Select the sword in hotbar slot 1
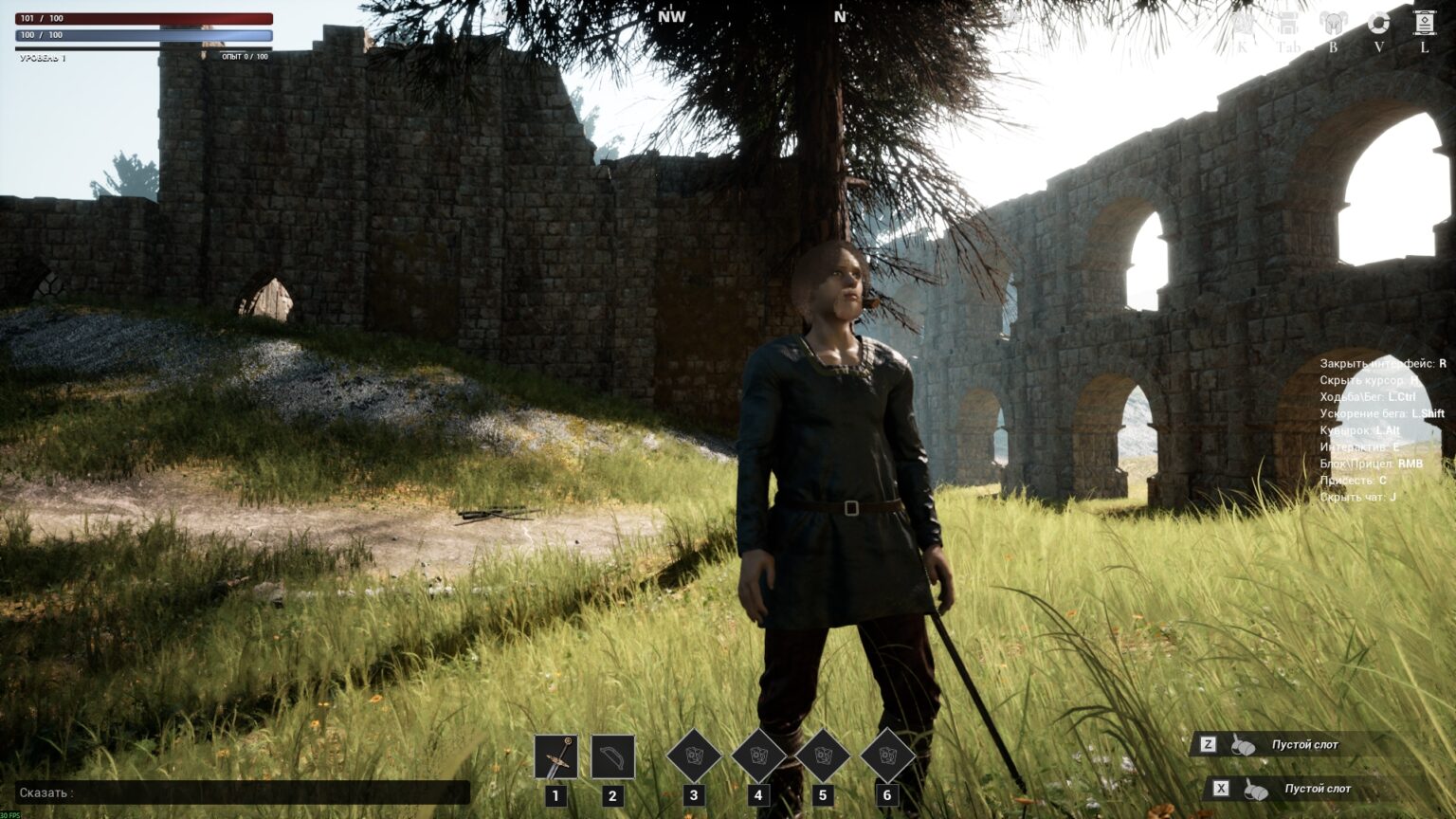The height and width of the screenshot is (819, 1456). (x=555, y=756)
